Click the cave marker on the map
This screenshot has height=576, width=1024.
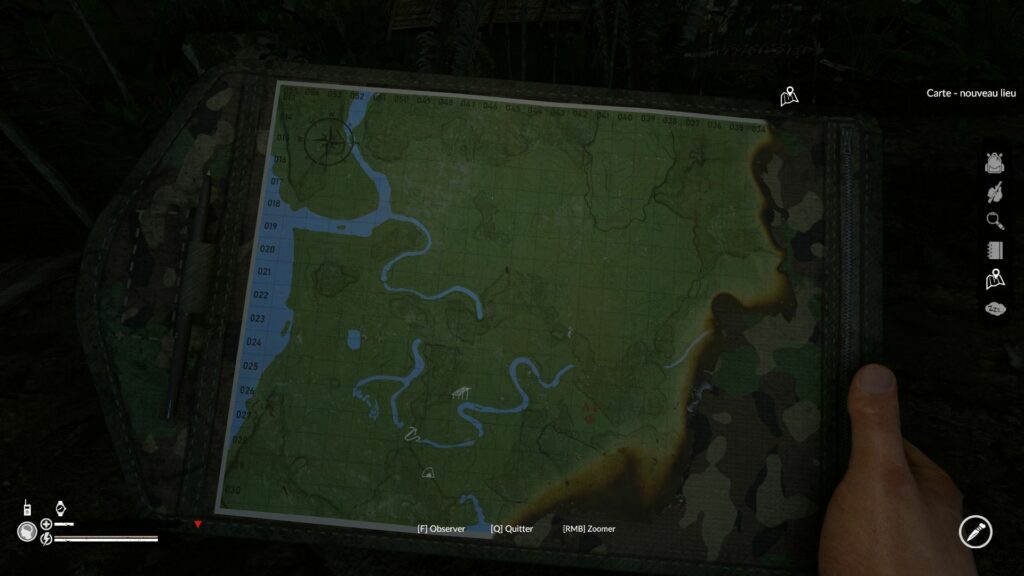[429, 472]
